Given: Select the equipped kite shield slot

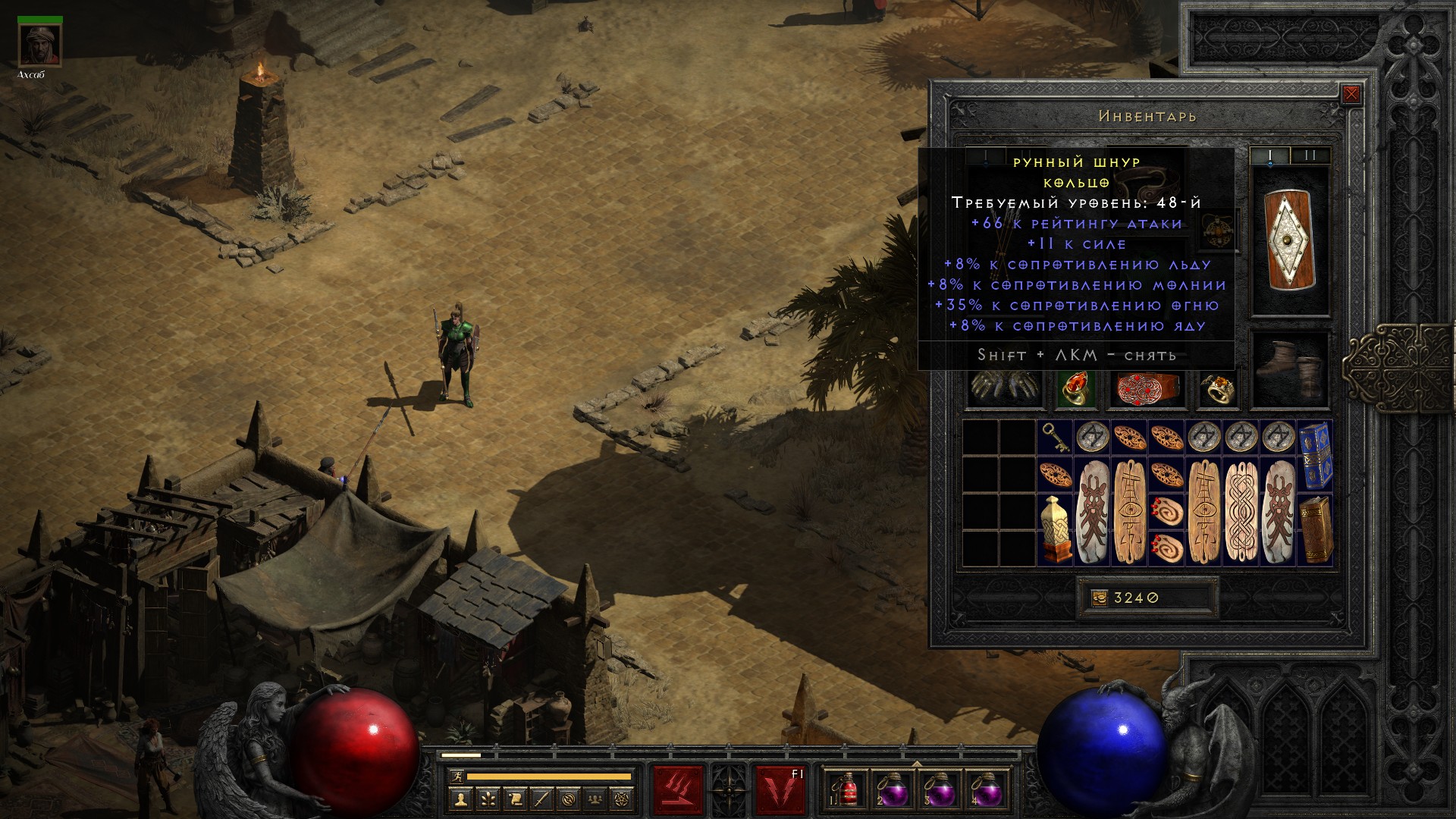Looking at the screenshot, I should pos(1289,240).
